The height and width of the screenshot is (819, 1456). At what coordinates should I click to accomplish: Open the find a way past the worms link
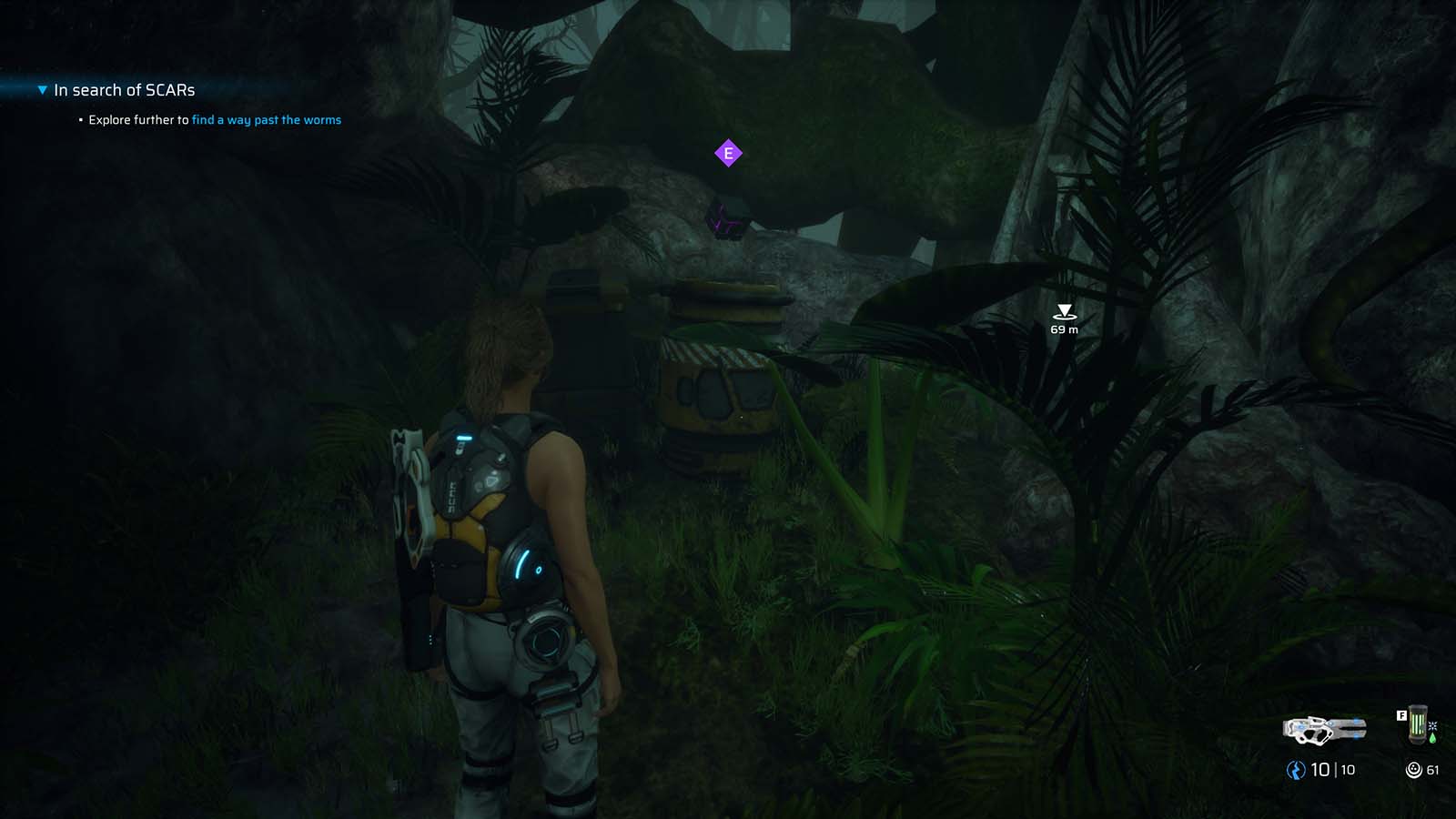(267, 119)
